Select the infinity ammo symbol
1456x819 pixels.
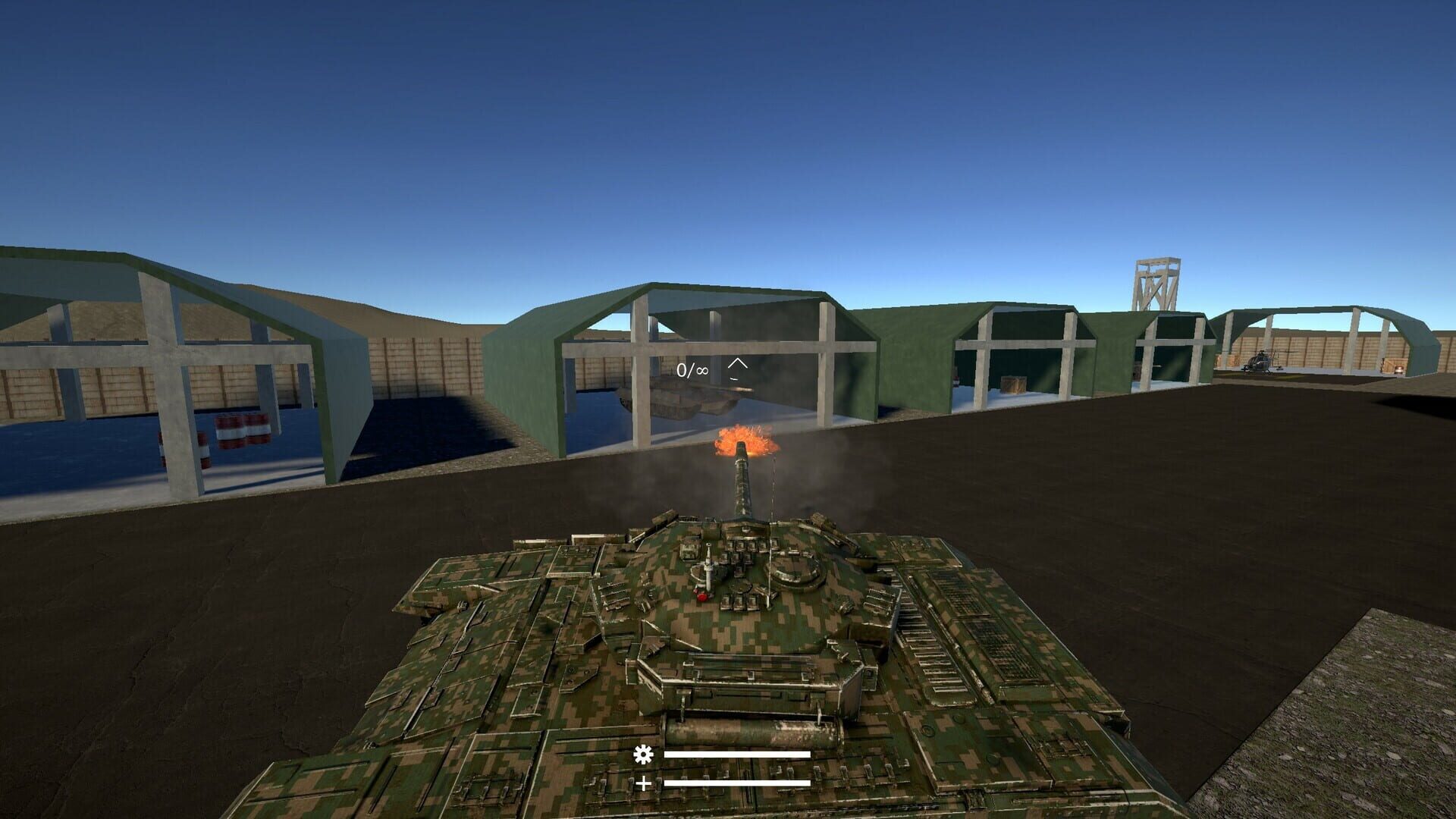(701, 370)
